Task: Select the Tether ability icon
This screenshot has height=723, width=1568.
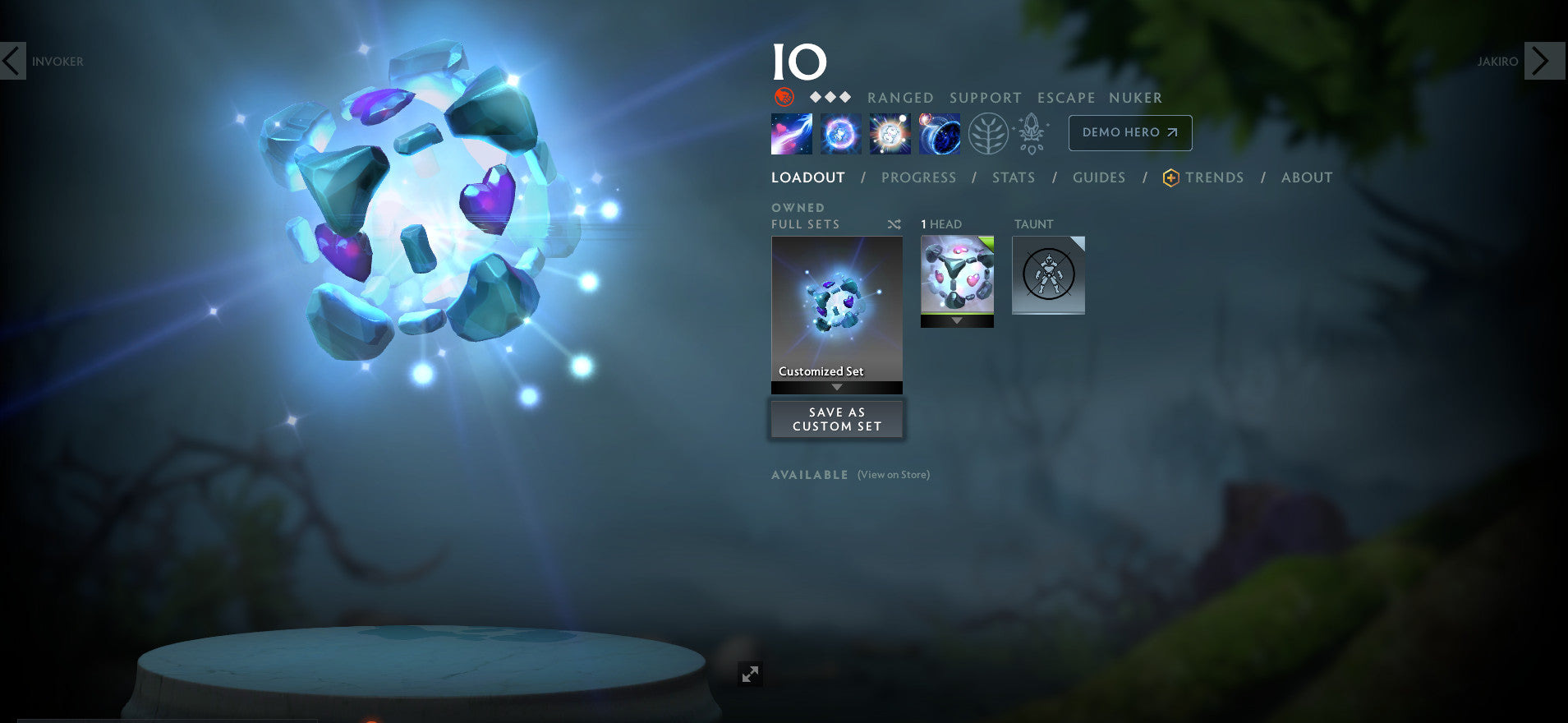Action: pyautogui.click(x=790, y=132)
